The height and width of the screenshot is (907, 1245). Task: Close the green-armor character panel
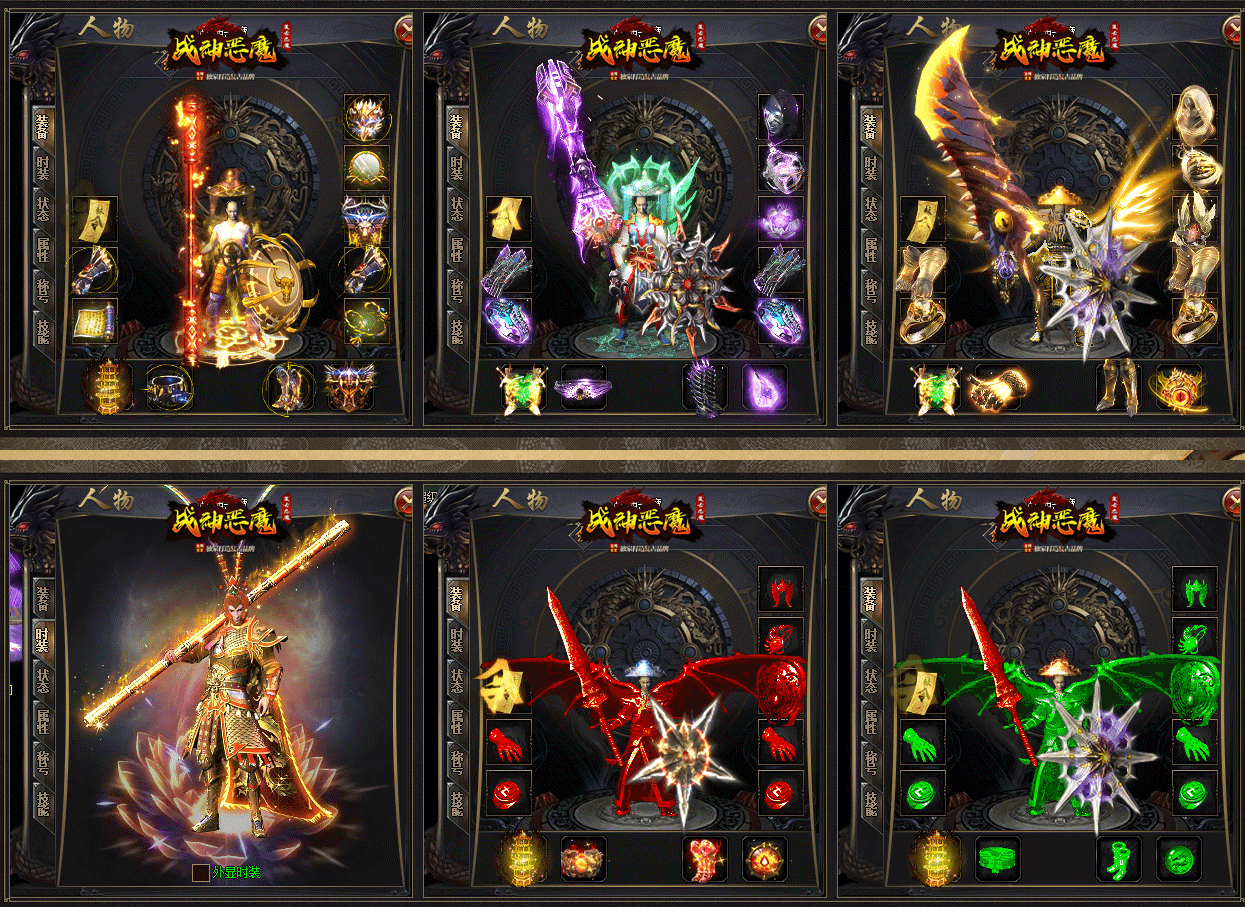pos(1232,501)
